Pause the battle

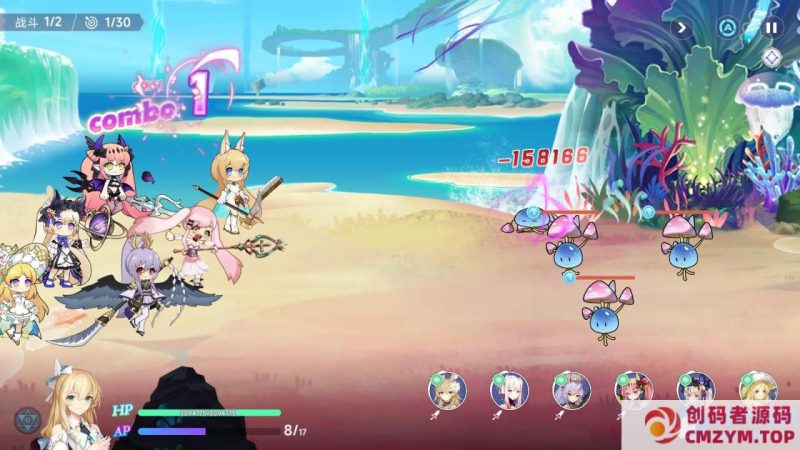[771, 28]
